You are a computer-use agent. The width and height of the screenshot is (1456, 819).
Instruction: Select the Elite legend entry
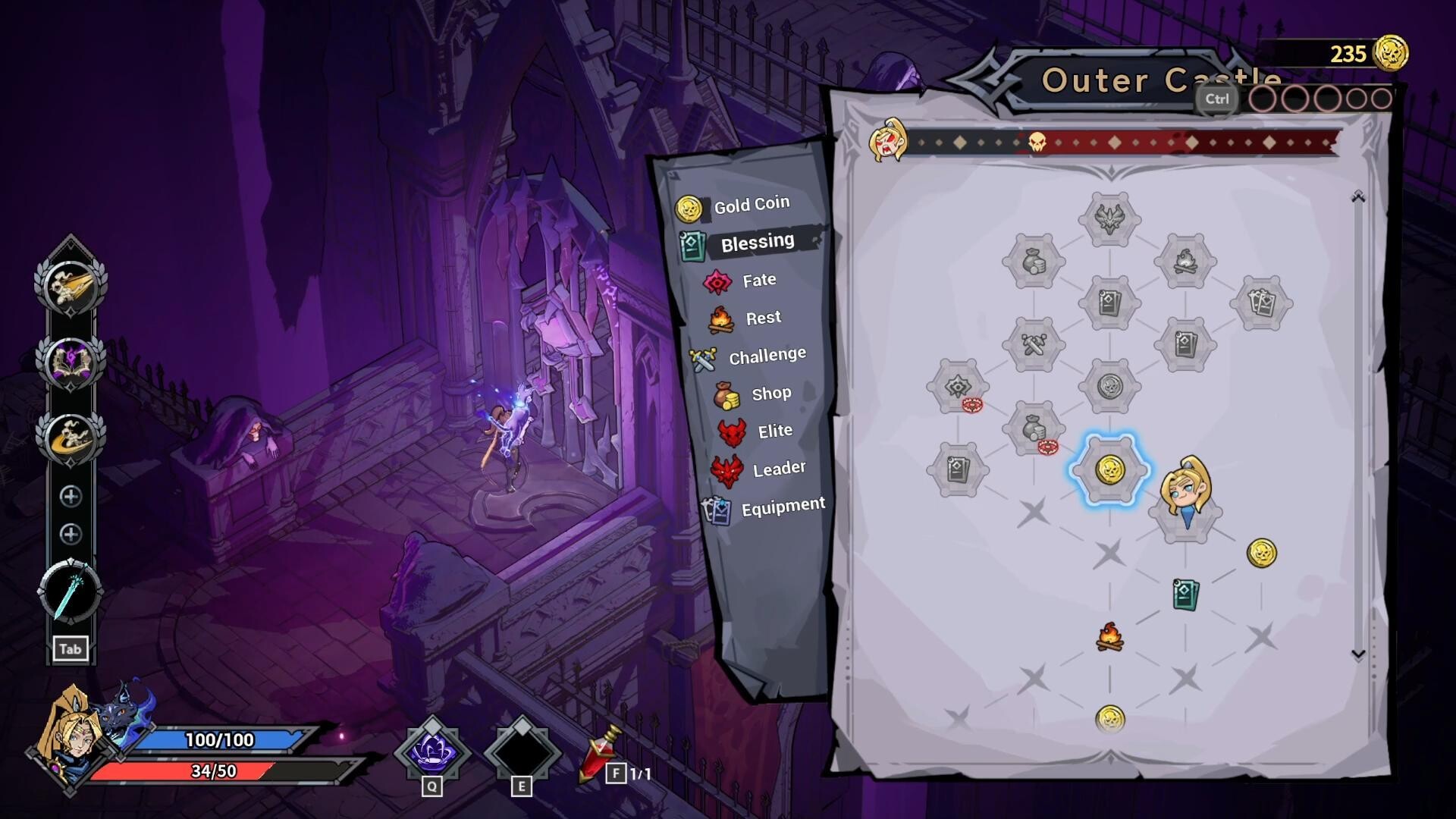tap(773, 431)
